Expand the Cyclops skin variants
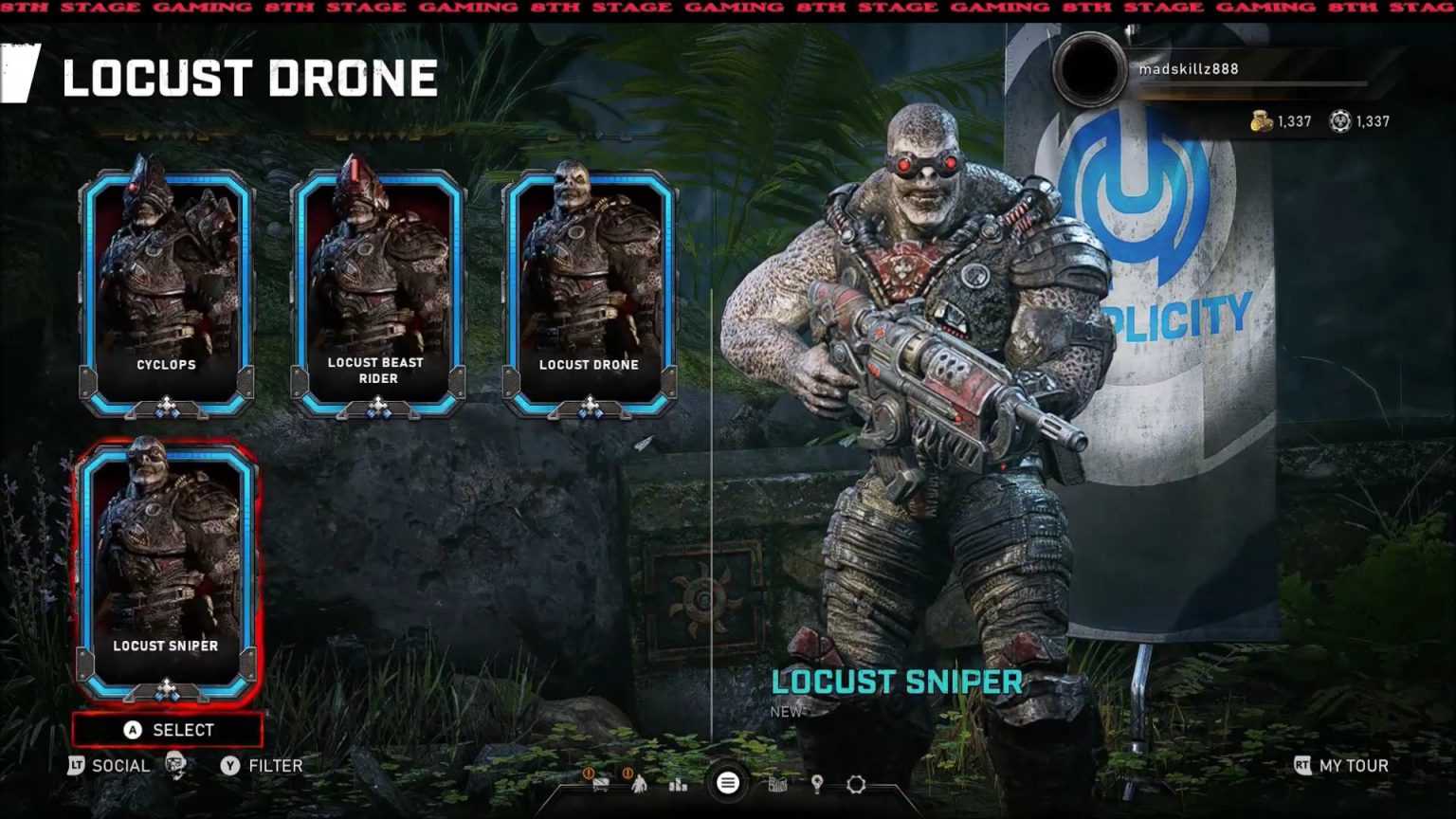Image resolution: width=1456 pixels, height=819 pixels. tap(167, 407)
